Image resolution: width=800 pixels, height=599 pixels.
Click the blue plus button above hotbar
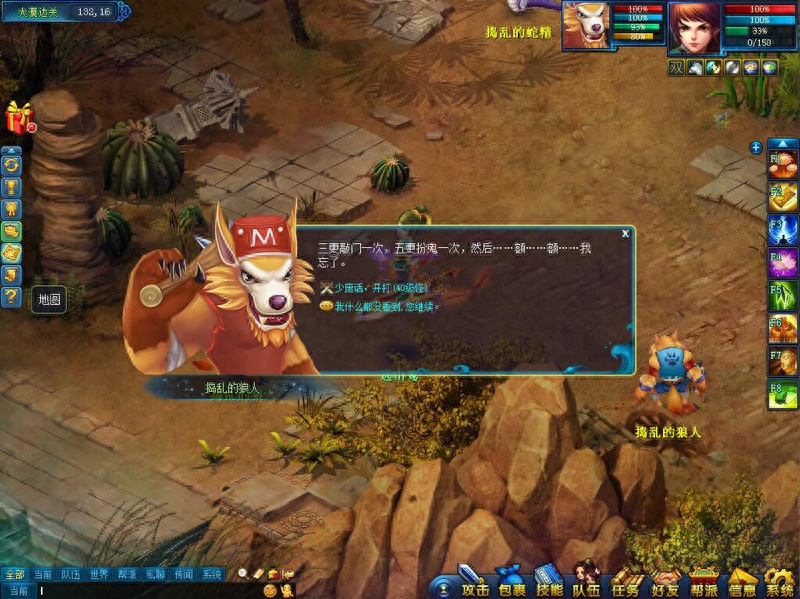(756, 147)
